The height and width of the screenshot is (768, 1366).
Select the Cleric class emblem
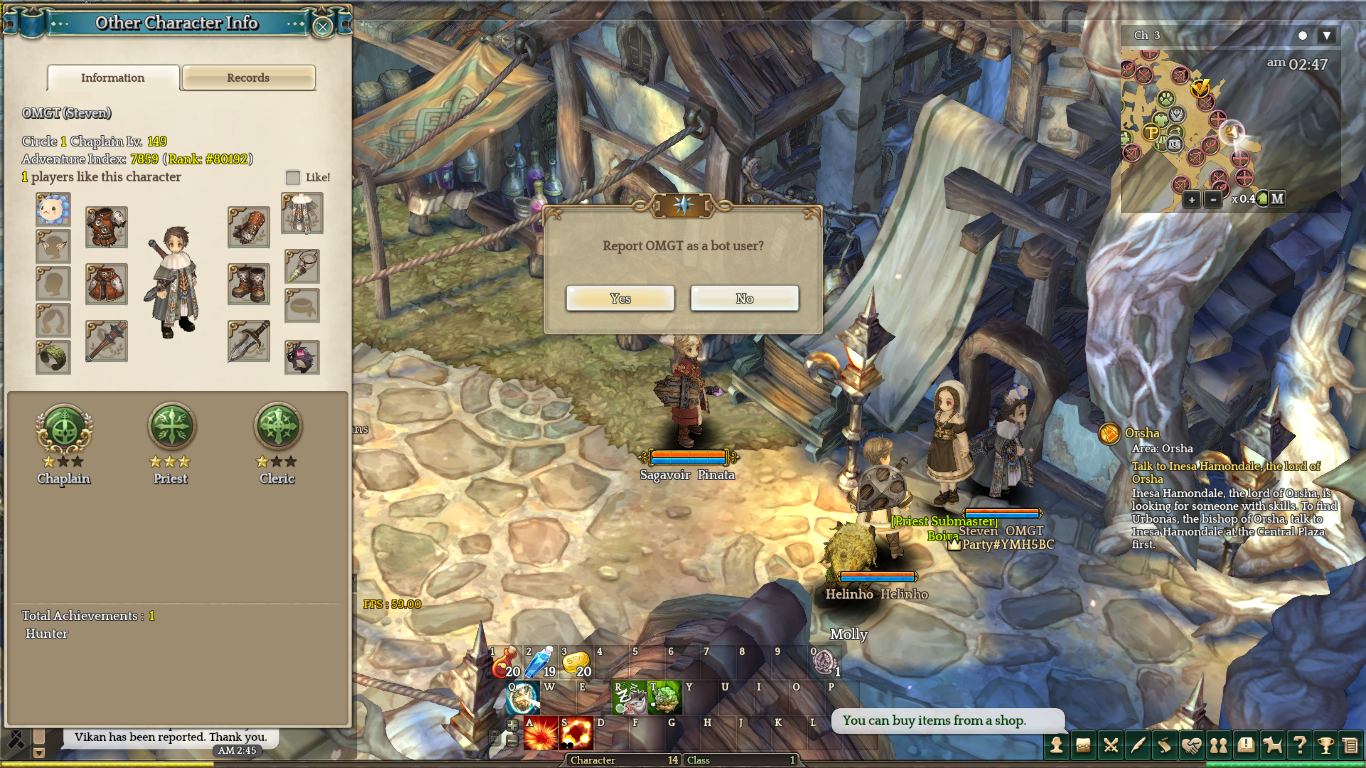[277, 428]
